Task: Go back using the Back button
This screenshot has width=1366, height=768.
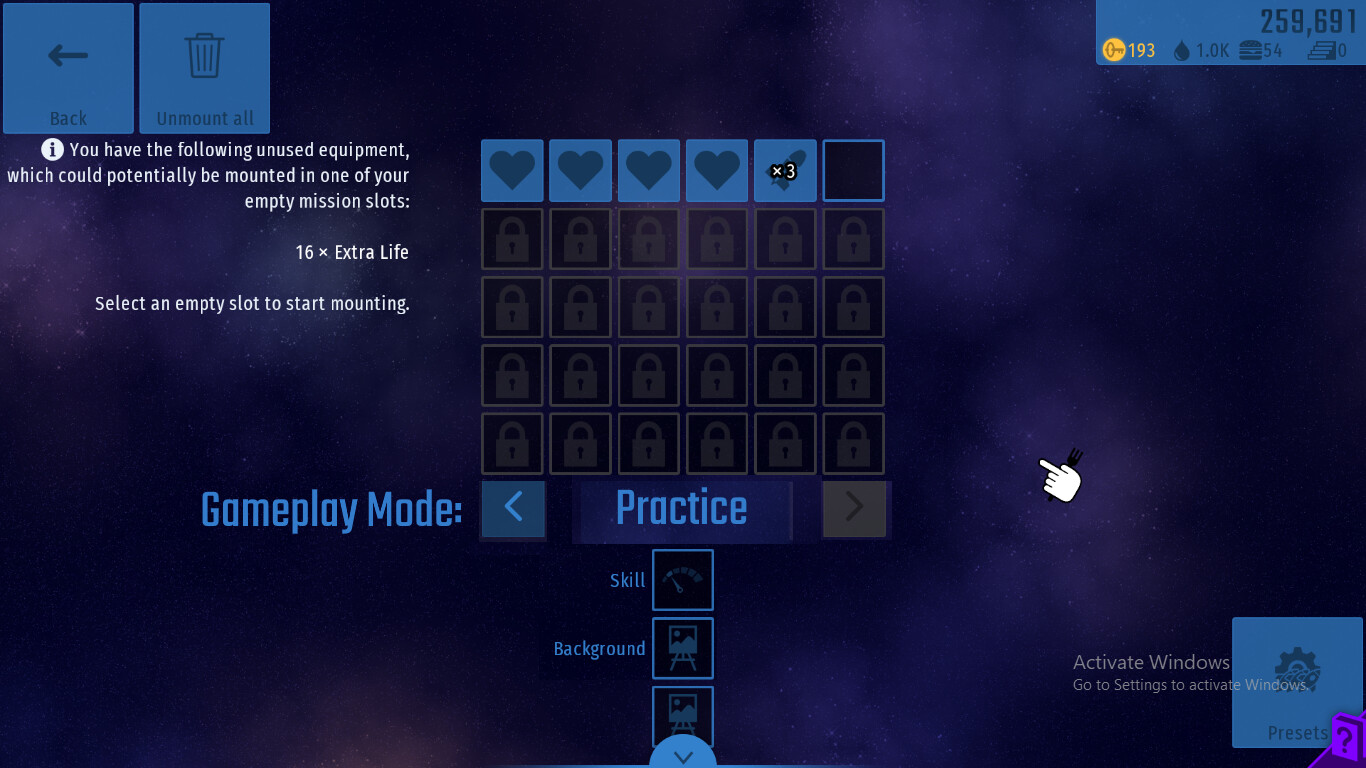Action: (x=68, y=68)
